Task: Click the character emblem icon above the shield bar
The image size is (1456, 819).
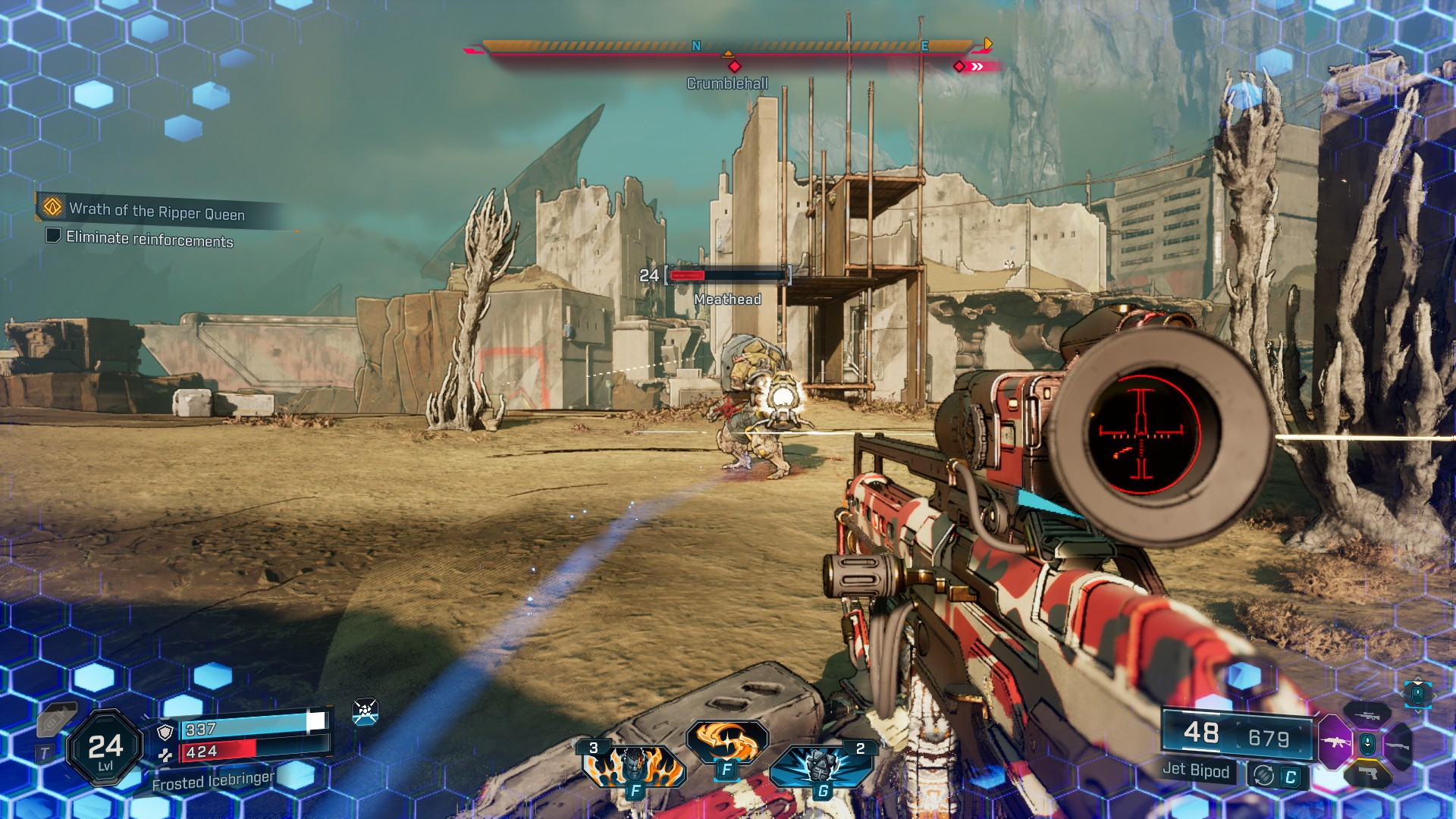Action: [366, 712]
